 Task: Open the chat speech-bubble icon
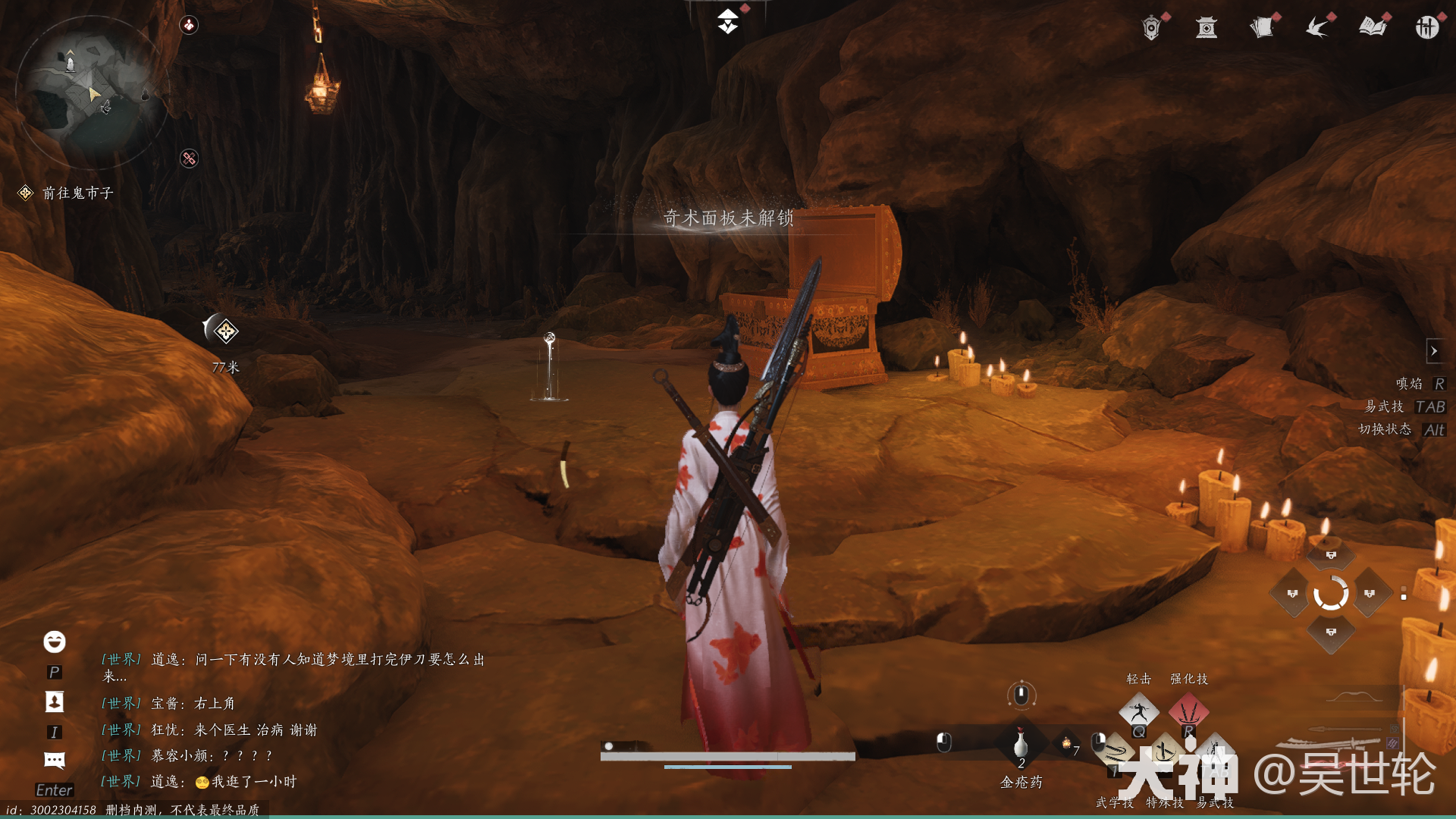[55, 760]
